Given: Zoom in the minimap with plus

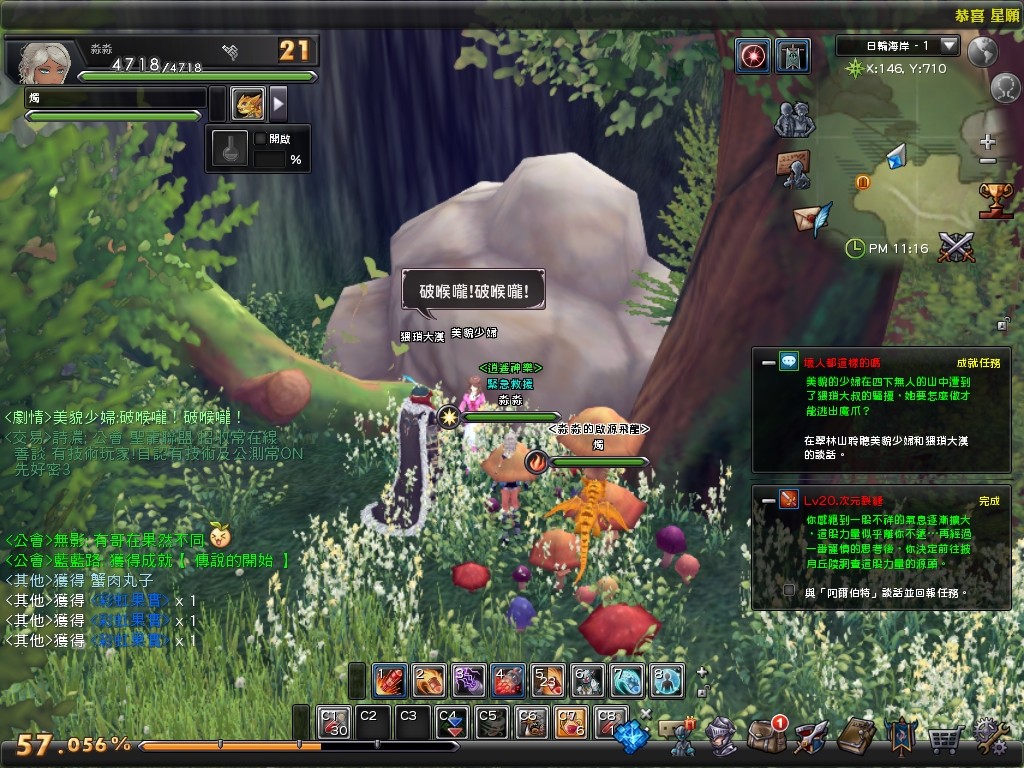Looking at the screenshot, I should tap(988, 141).
